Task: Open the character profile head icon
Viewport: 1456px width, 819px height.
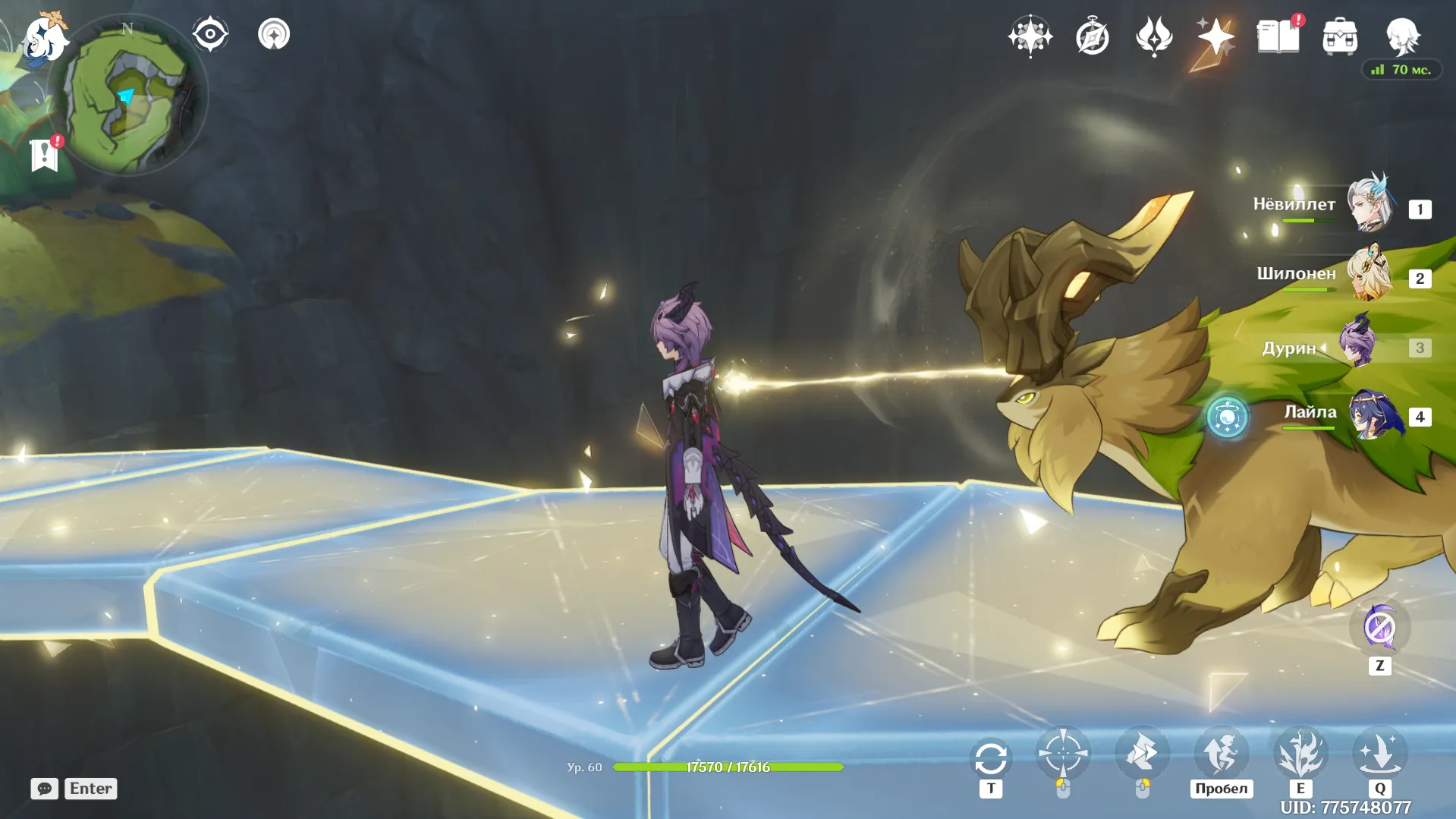Action: coord(1402,36)
